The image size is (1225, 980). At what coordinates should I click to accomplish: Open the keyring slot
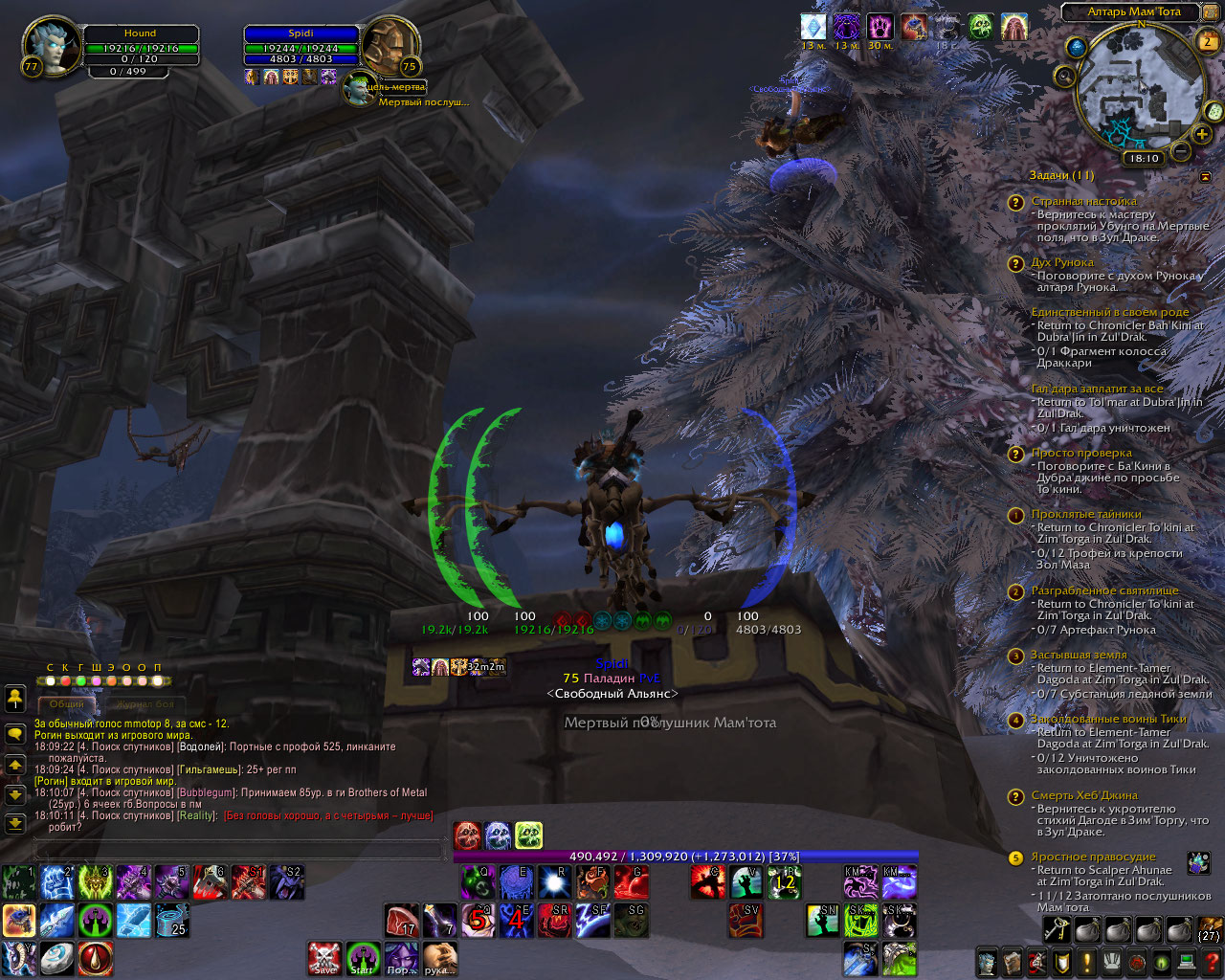click(x=1057, y=929)
